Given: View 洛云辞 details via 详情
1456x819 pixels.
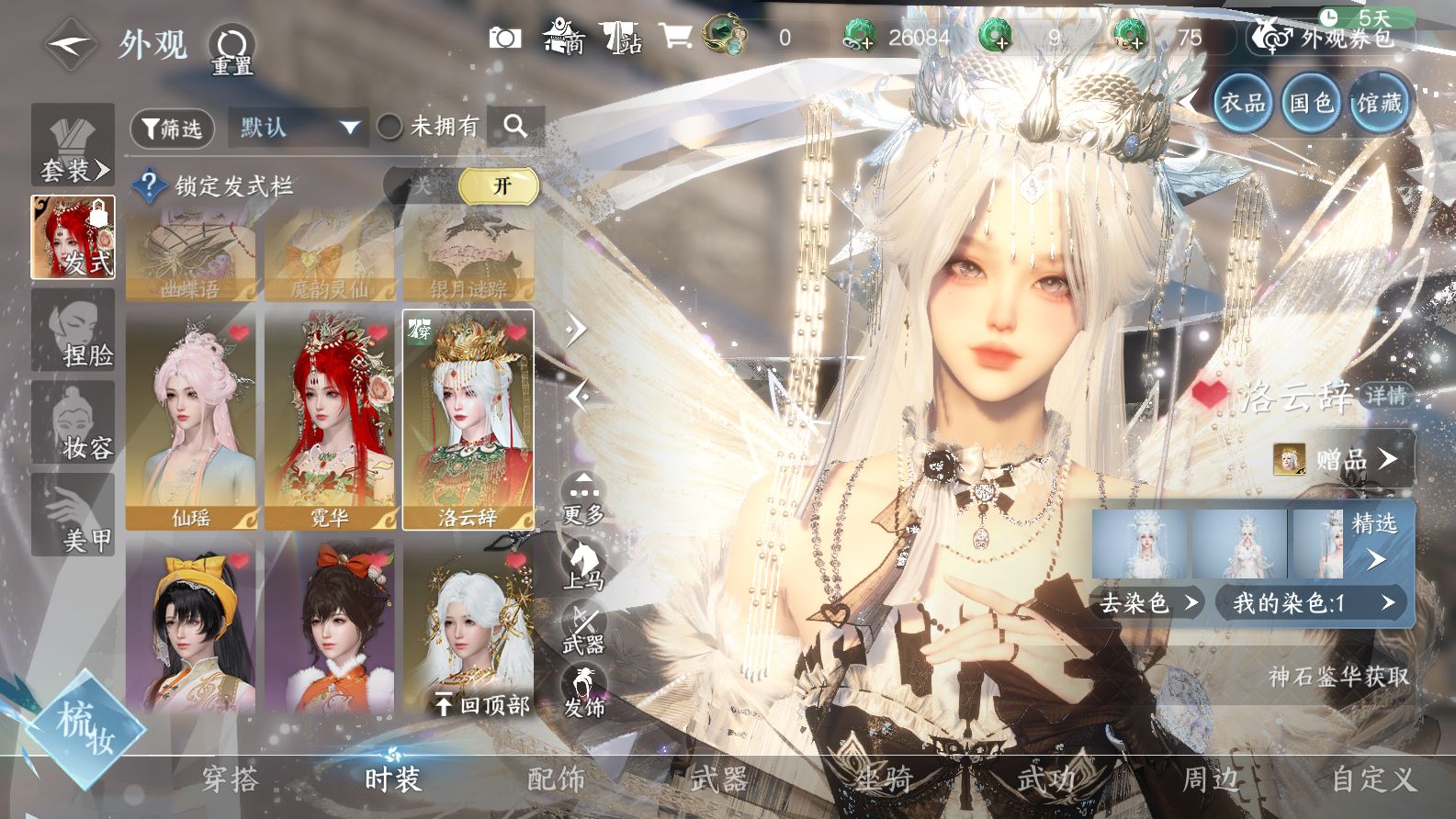Looking at the screenshot, I should (x=1384, y=396).
